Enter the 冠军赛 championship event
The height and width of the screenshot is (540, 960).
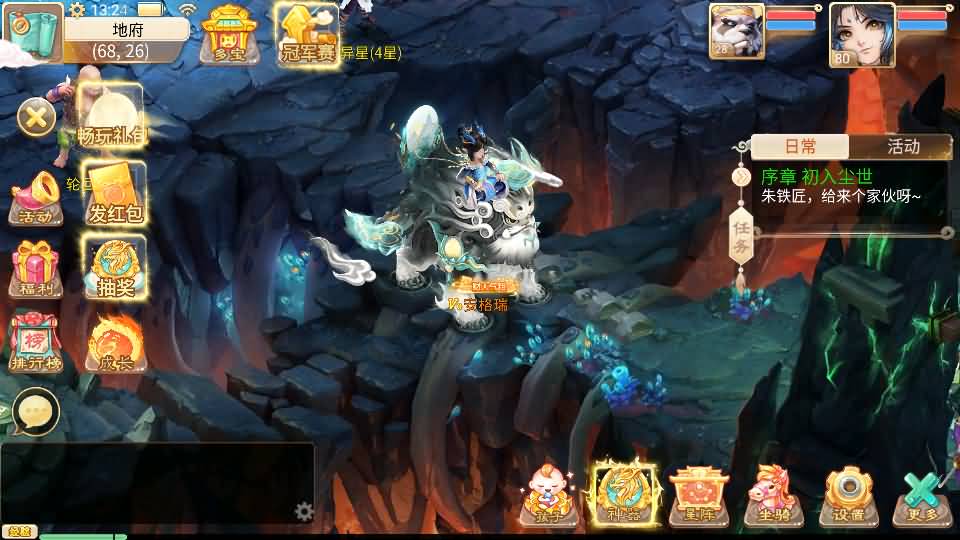(308, 35)
